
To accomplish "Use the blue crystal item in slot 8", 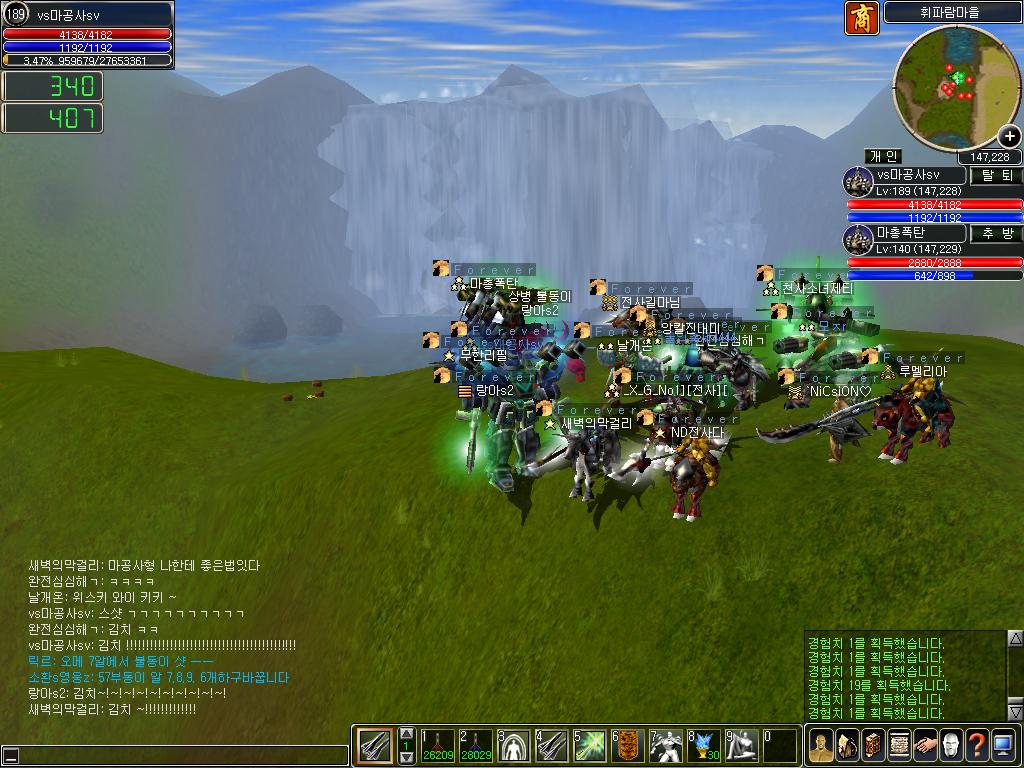I will pyautogui.click(x=704, y=746).
